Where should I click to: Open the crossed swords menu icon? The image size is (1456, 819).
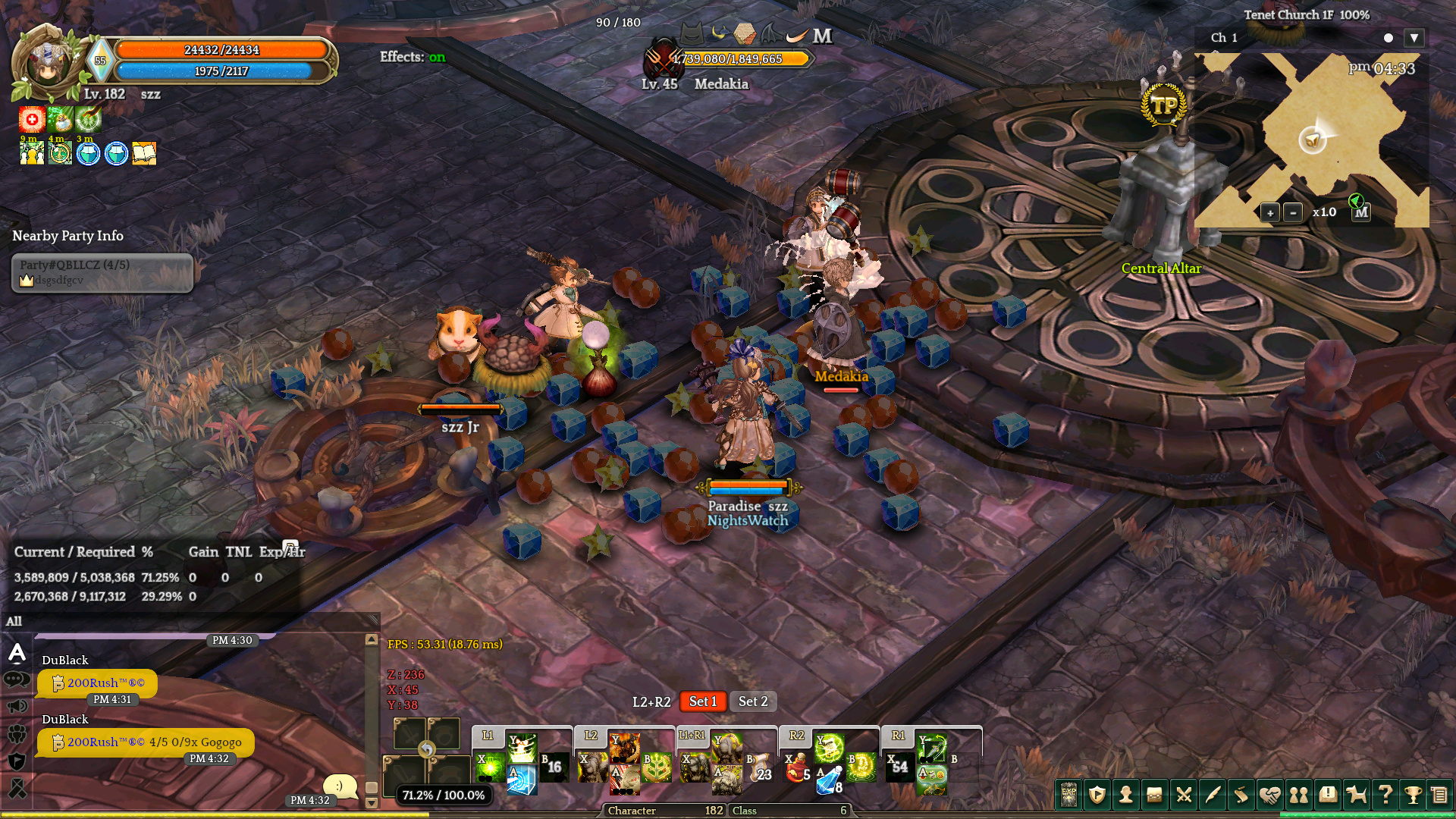pyautogui.click(x=1184, y=795)
